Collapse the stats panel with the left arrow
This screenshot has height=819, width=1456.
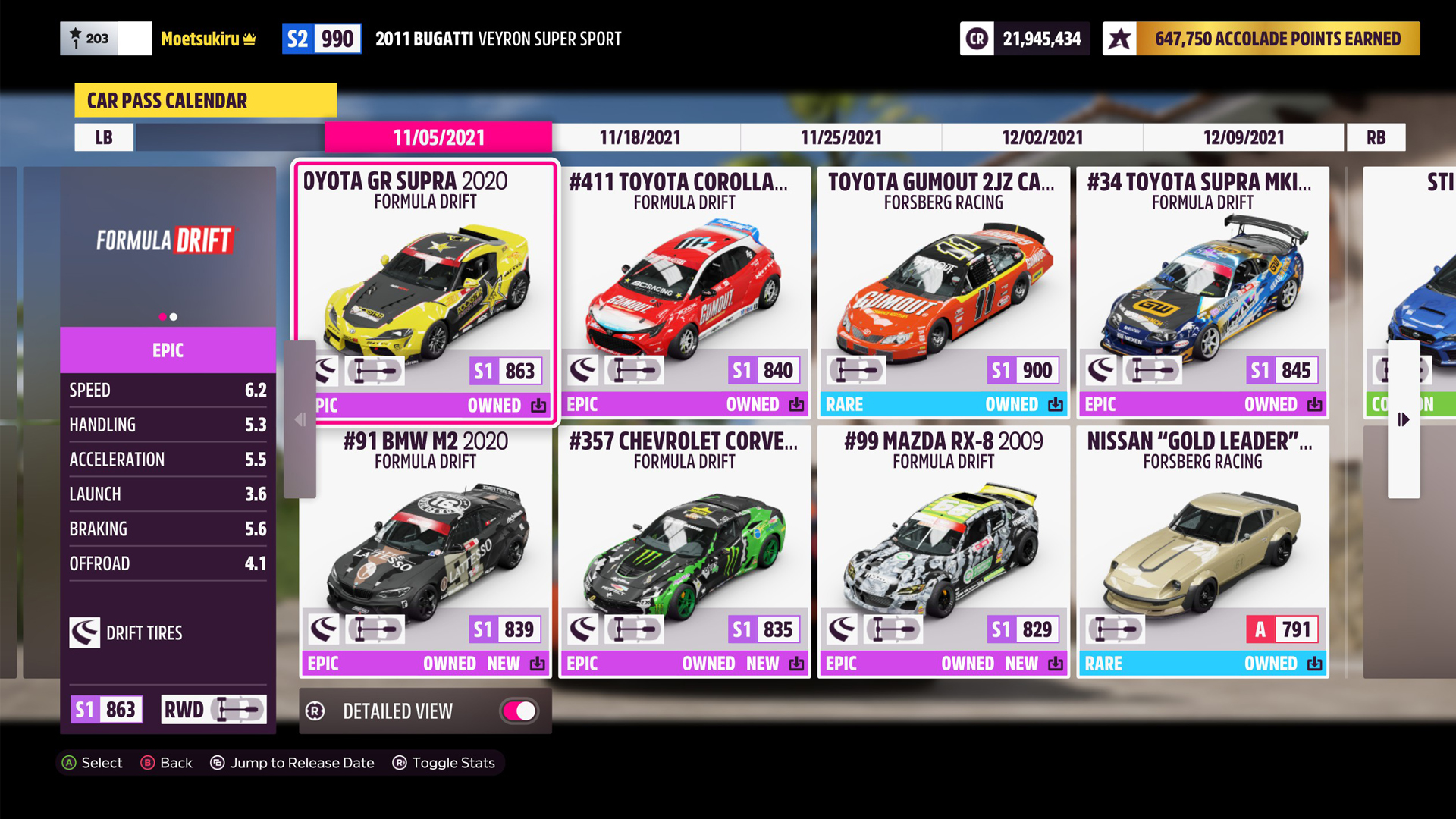click(299, 419)
